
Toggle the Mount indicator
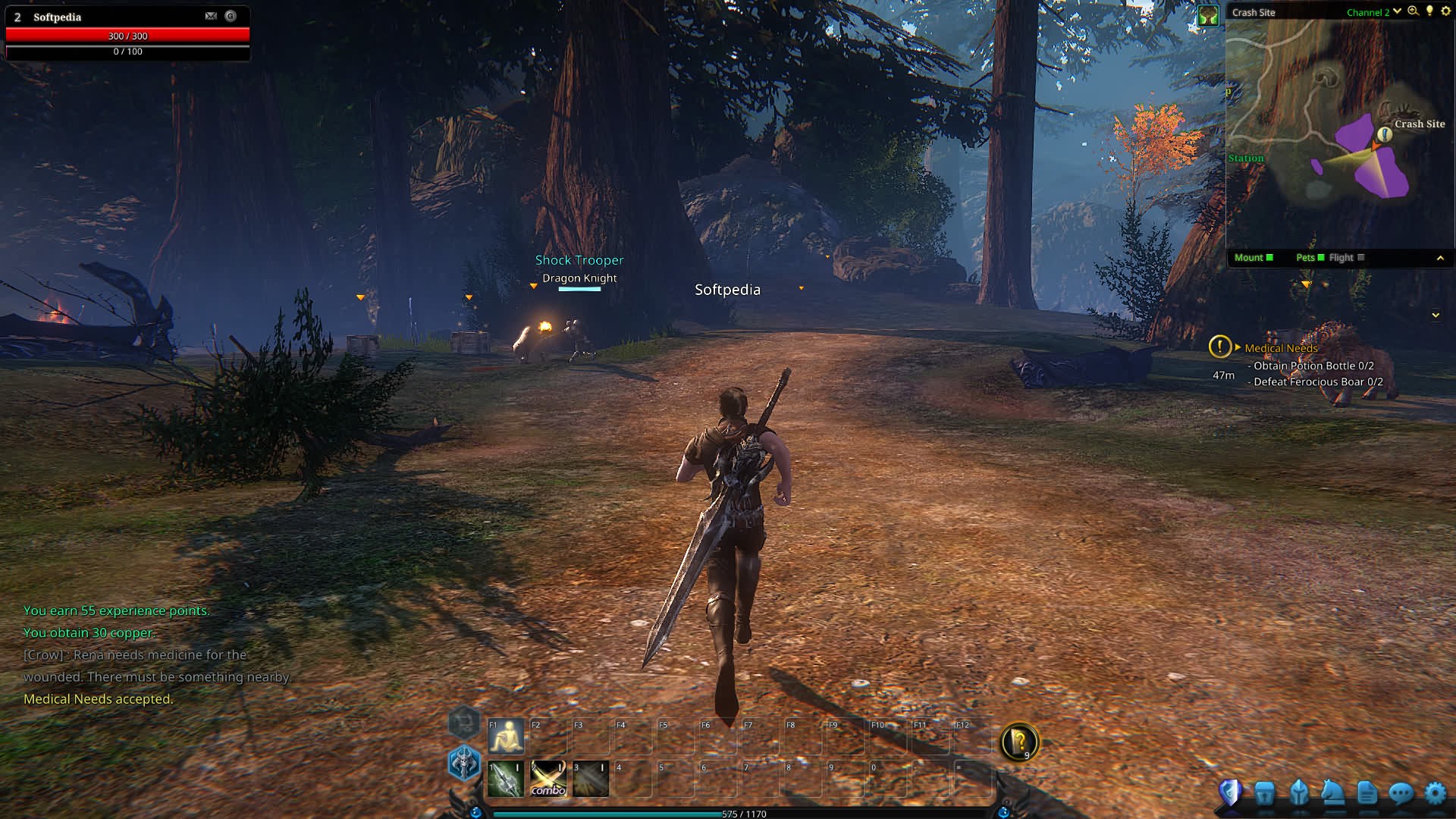[x=1254, y=258]
